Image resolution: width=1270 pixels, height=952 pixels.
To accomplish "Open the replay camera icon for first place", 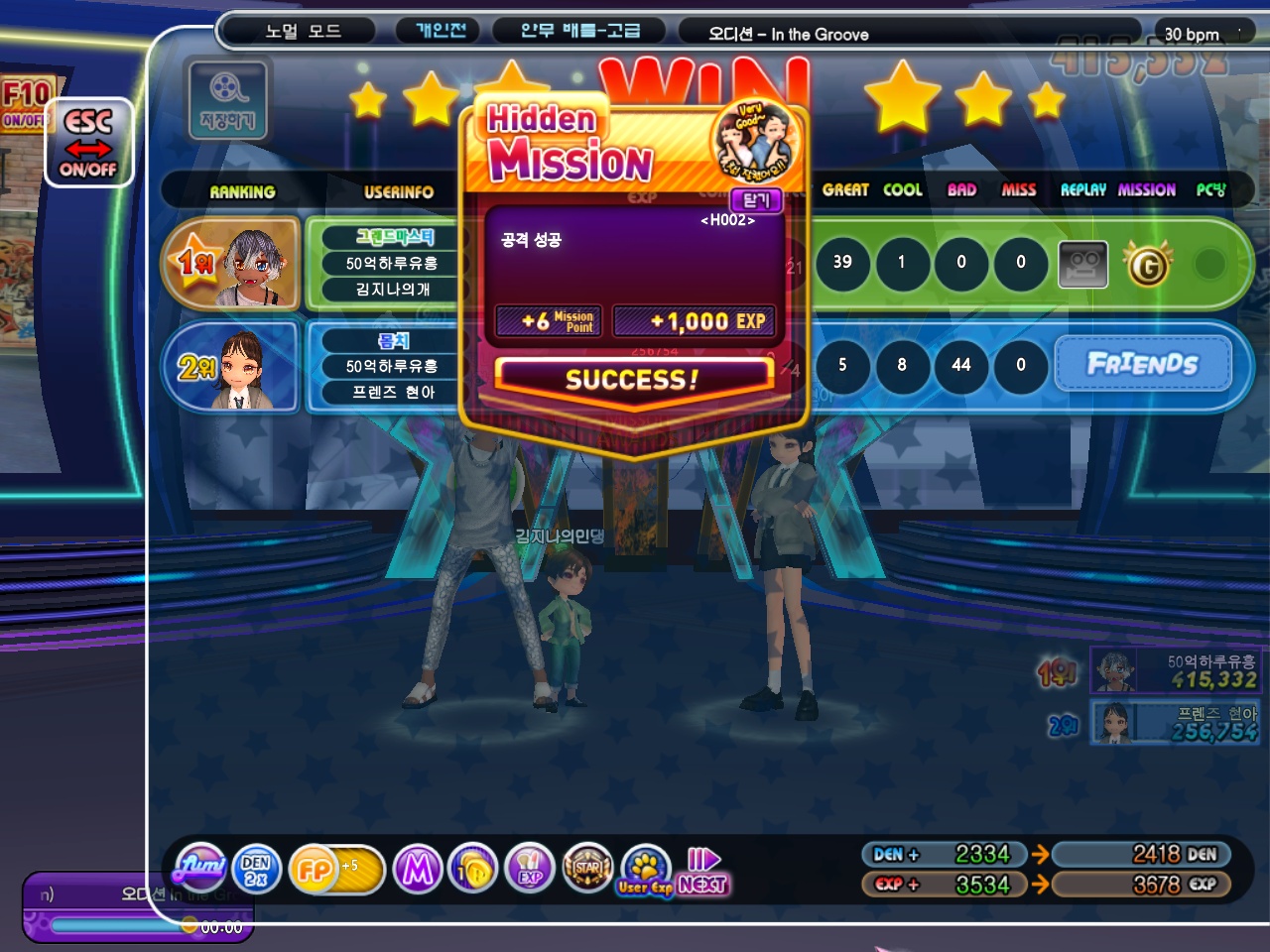I will coord(1082,264).
